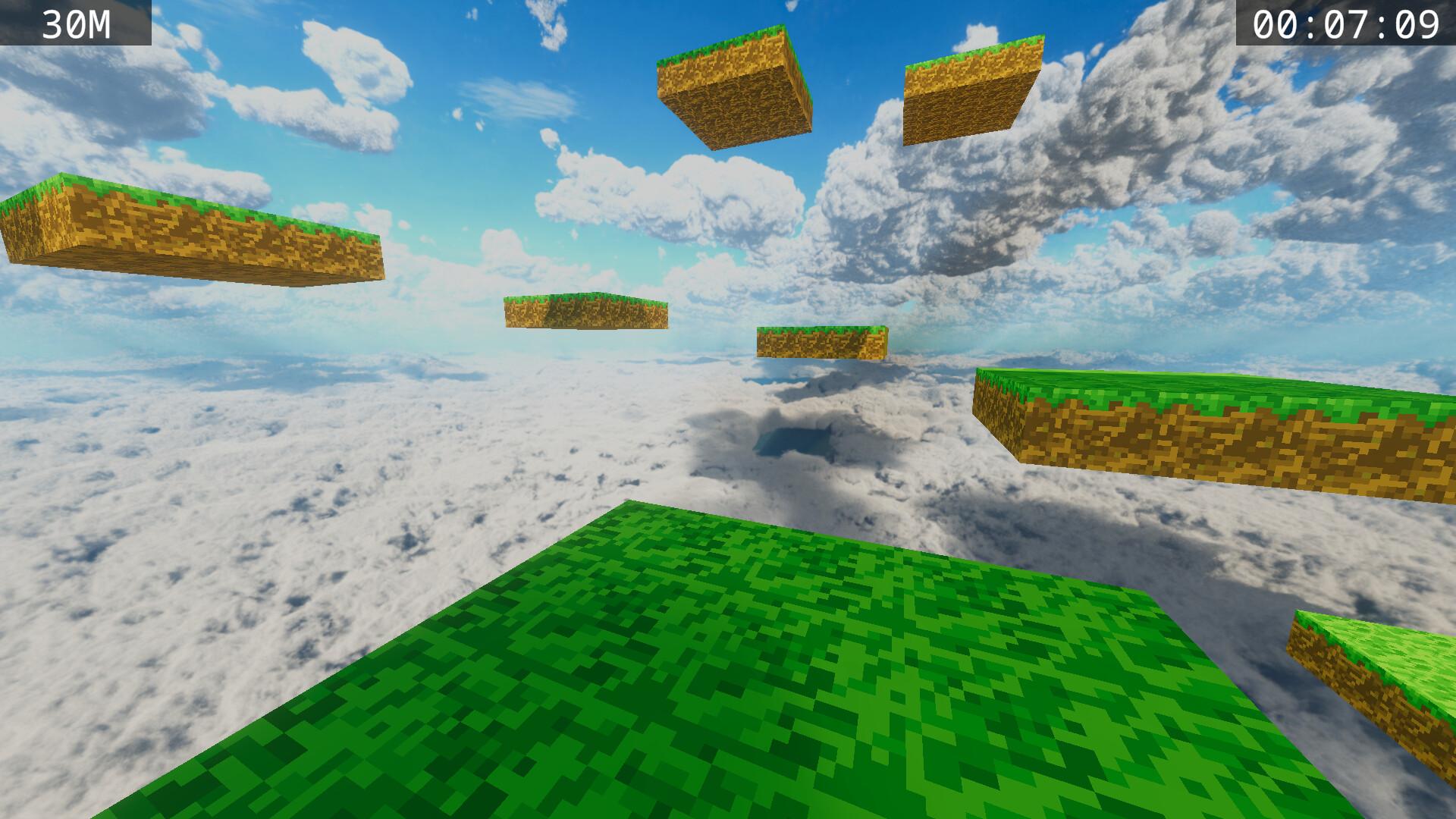The image size is (1456, 819).
Task: Select the long grassy platform on the left
Action: [190, 227]
